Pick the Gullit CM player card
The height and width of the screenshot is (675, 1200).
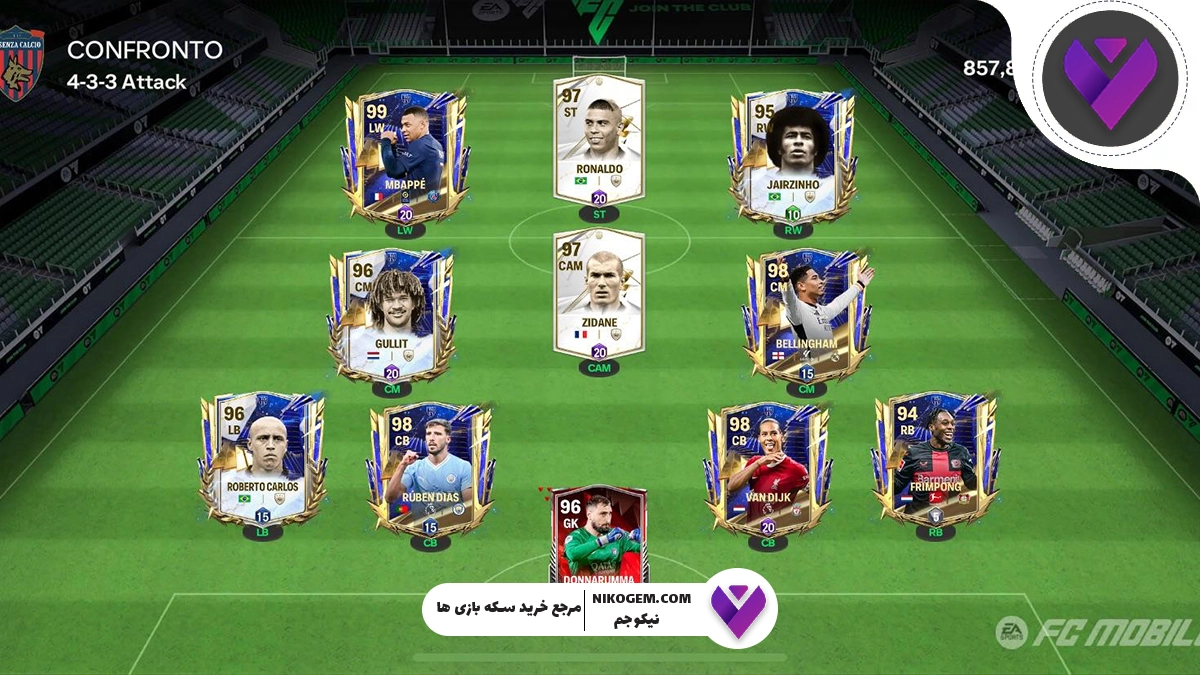tap(391, 314)
